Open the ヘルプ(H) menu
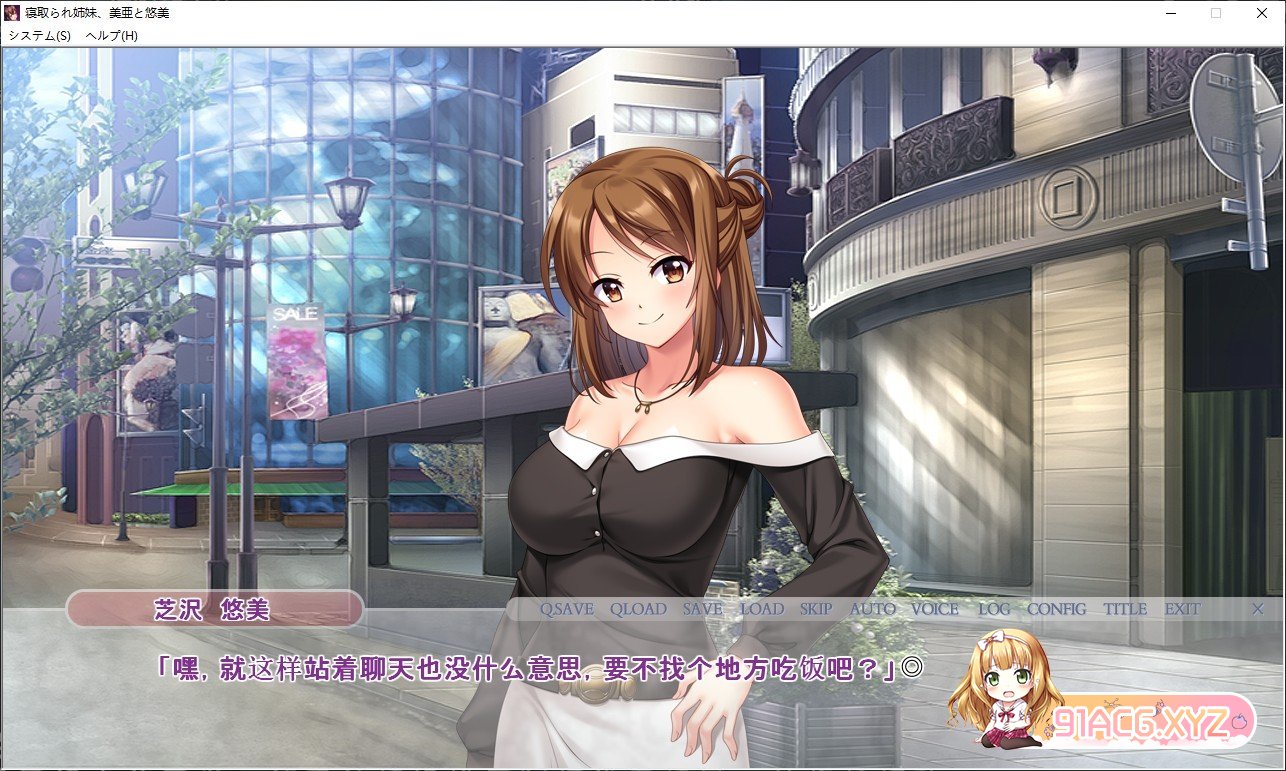The width and height of the screenshot is (1286, 771). pos(112,35)
